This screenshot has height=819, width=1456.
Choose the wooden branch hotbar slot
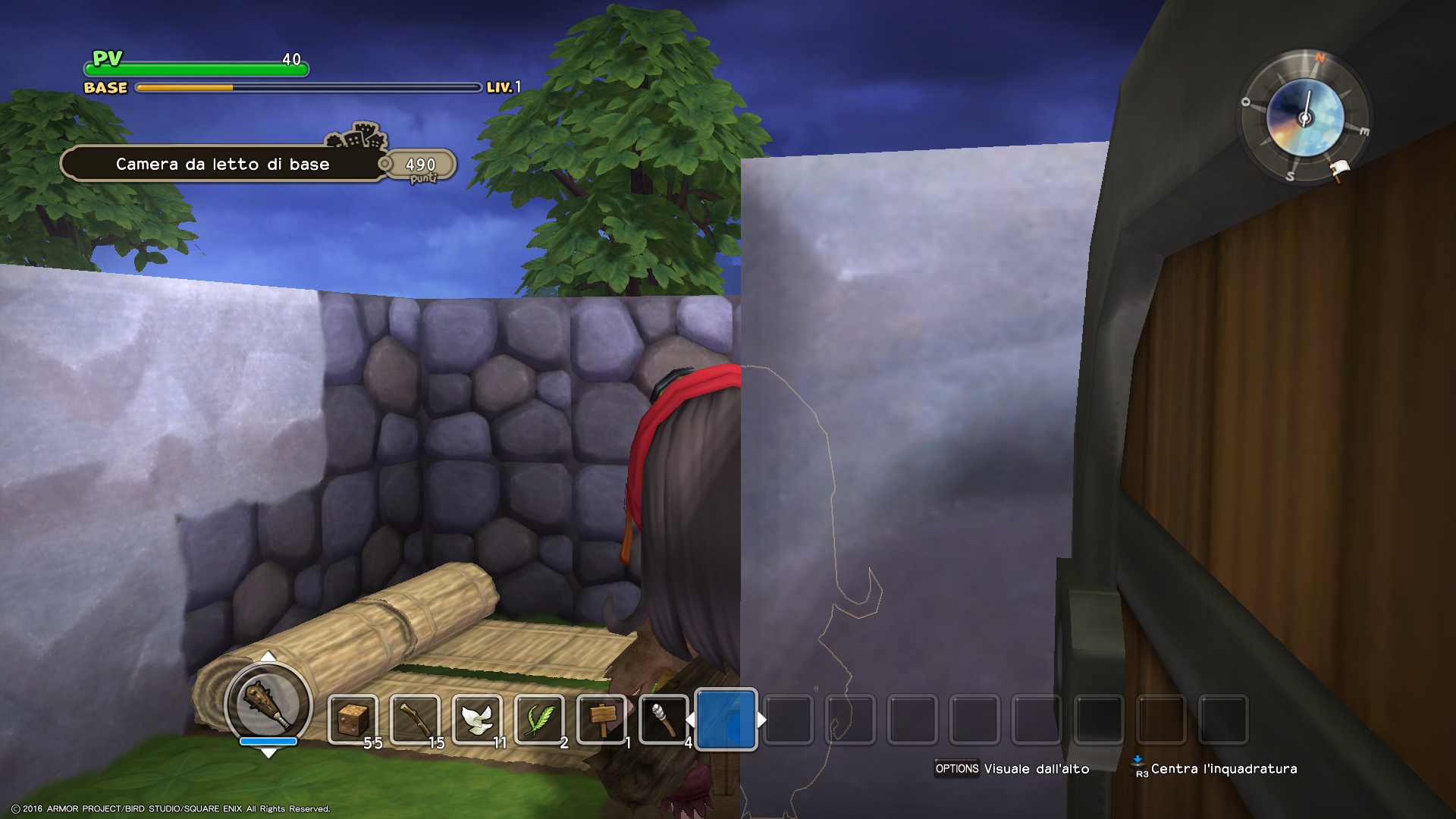pos(415,719)
